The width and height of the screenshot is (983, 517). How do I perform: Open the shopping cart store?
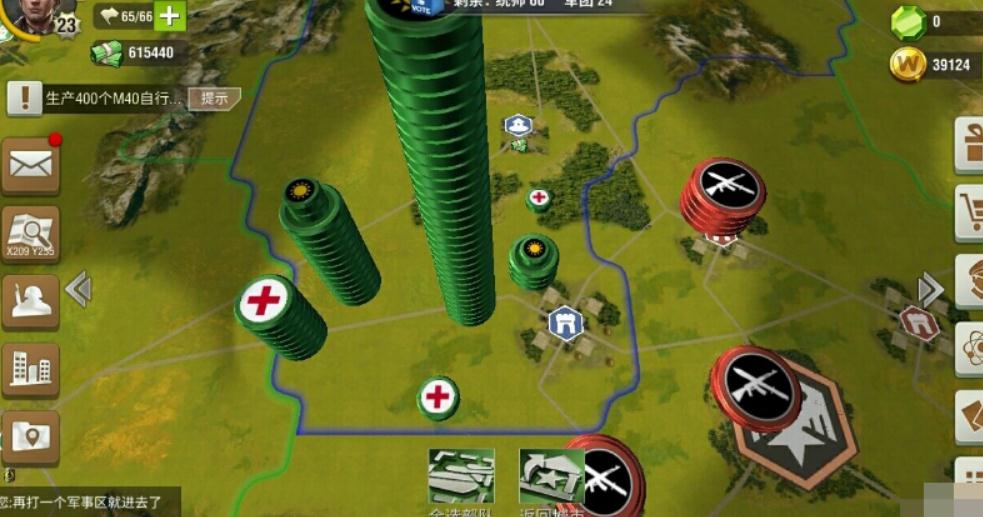tap(969, 212)
